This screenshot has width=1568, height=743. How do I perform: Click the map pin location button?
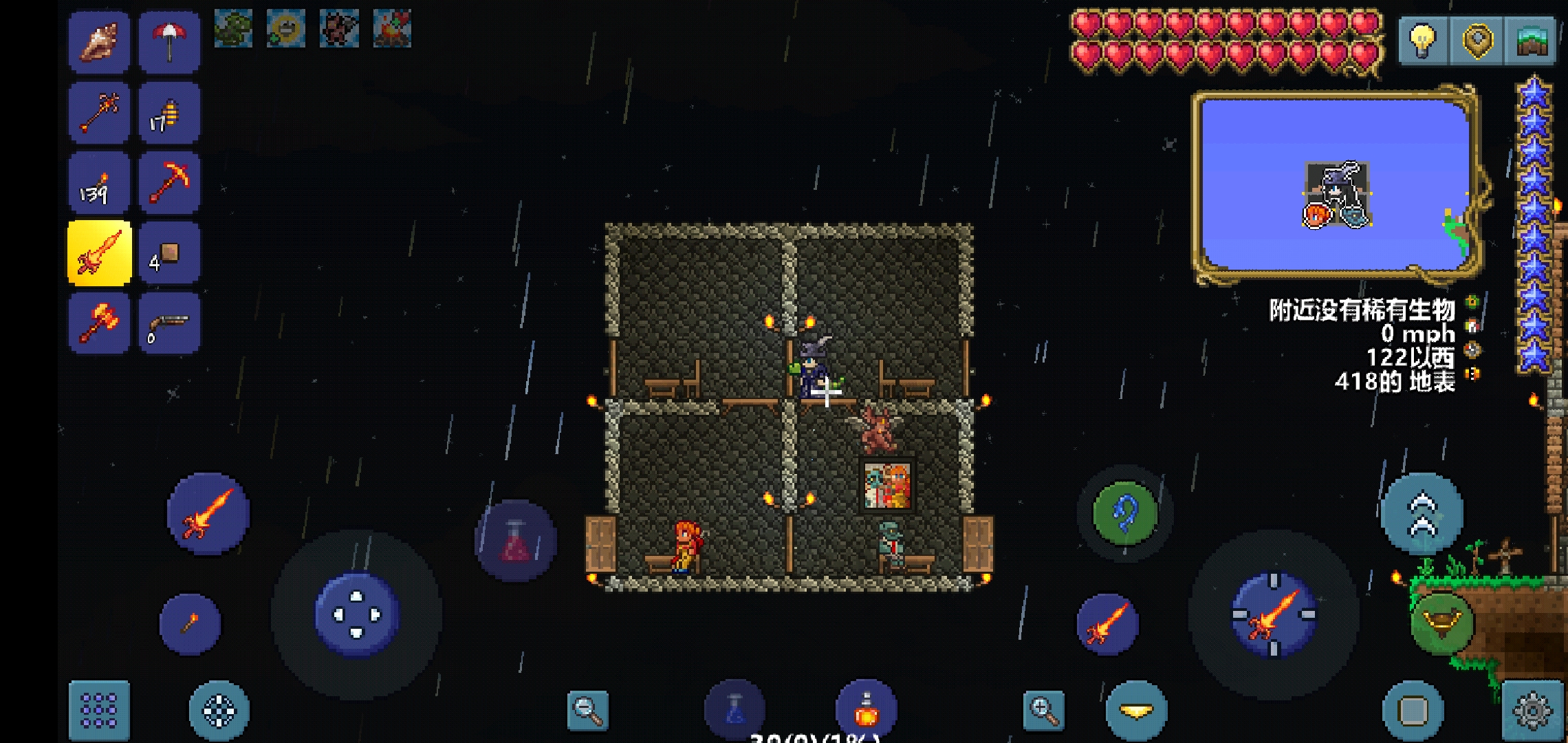(x=1476, y=41)
